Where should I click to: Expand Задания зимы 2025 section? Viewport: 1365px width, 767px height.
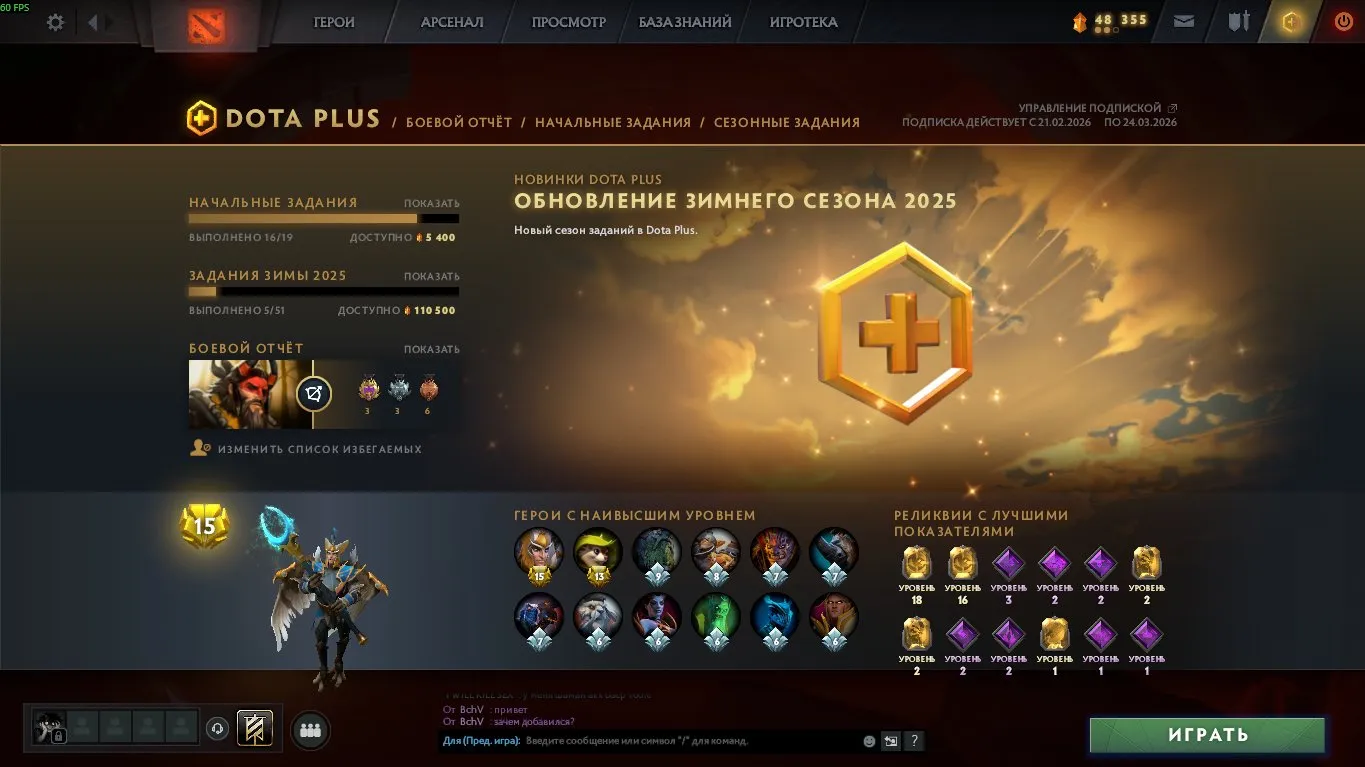click(x=434, y=274)
